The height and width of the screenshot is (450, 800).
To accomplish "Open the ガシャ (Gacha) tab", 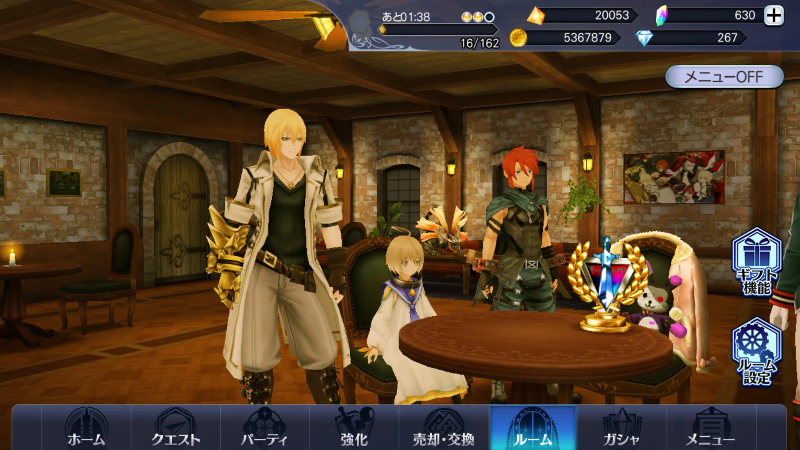I will click(621, 428).
